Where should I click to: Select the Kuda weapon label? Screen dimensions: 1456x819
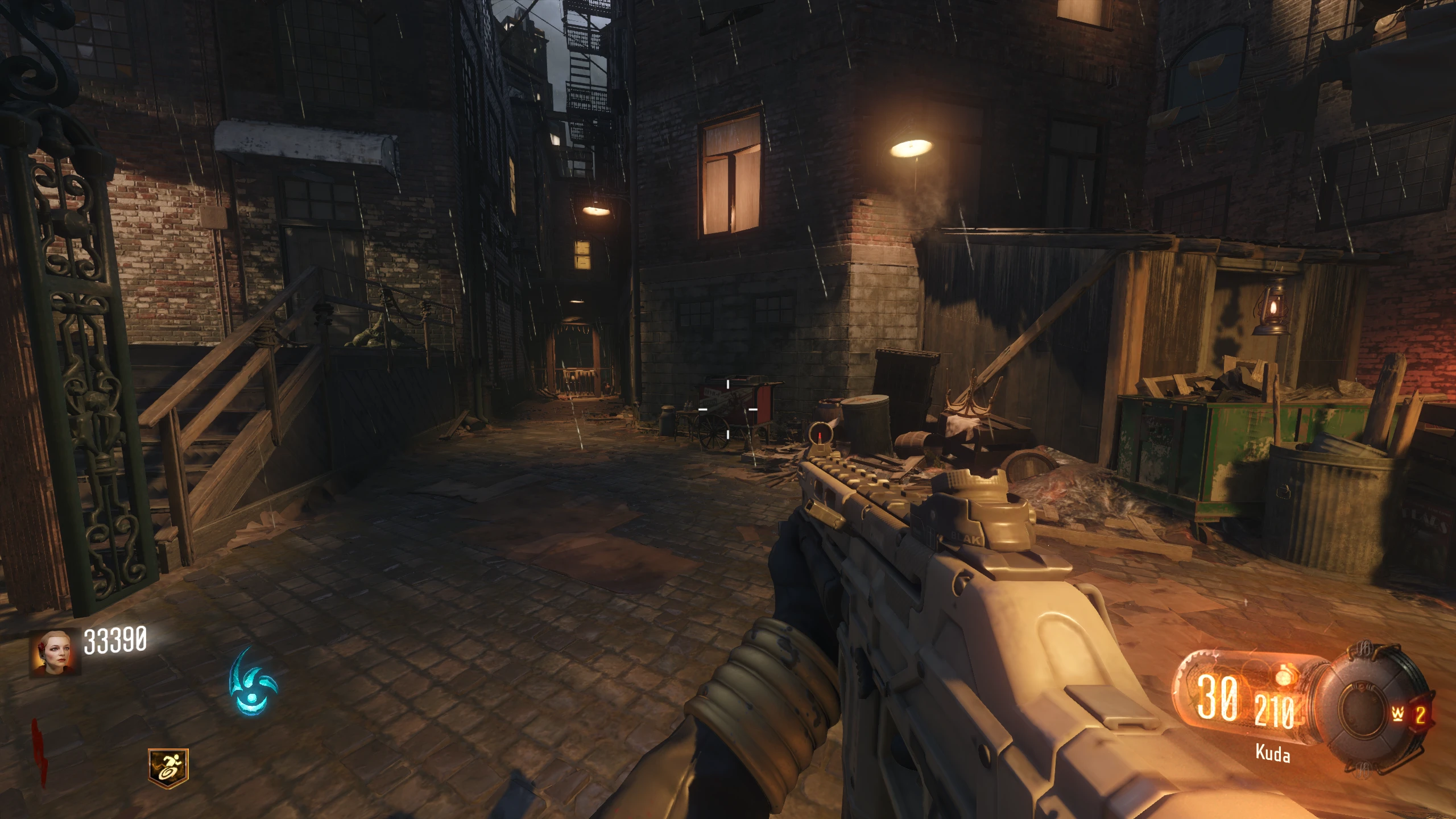[1272, 755]
